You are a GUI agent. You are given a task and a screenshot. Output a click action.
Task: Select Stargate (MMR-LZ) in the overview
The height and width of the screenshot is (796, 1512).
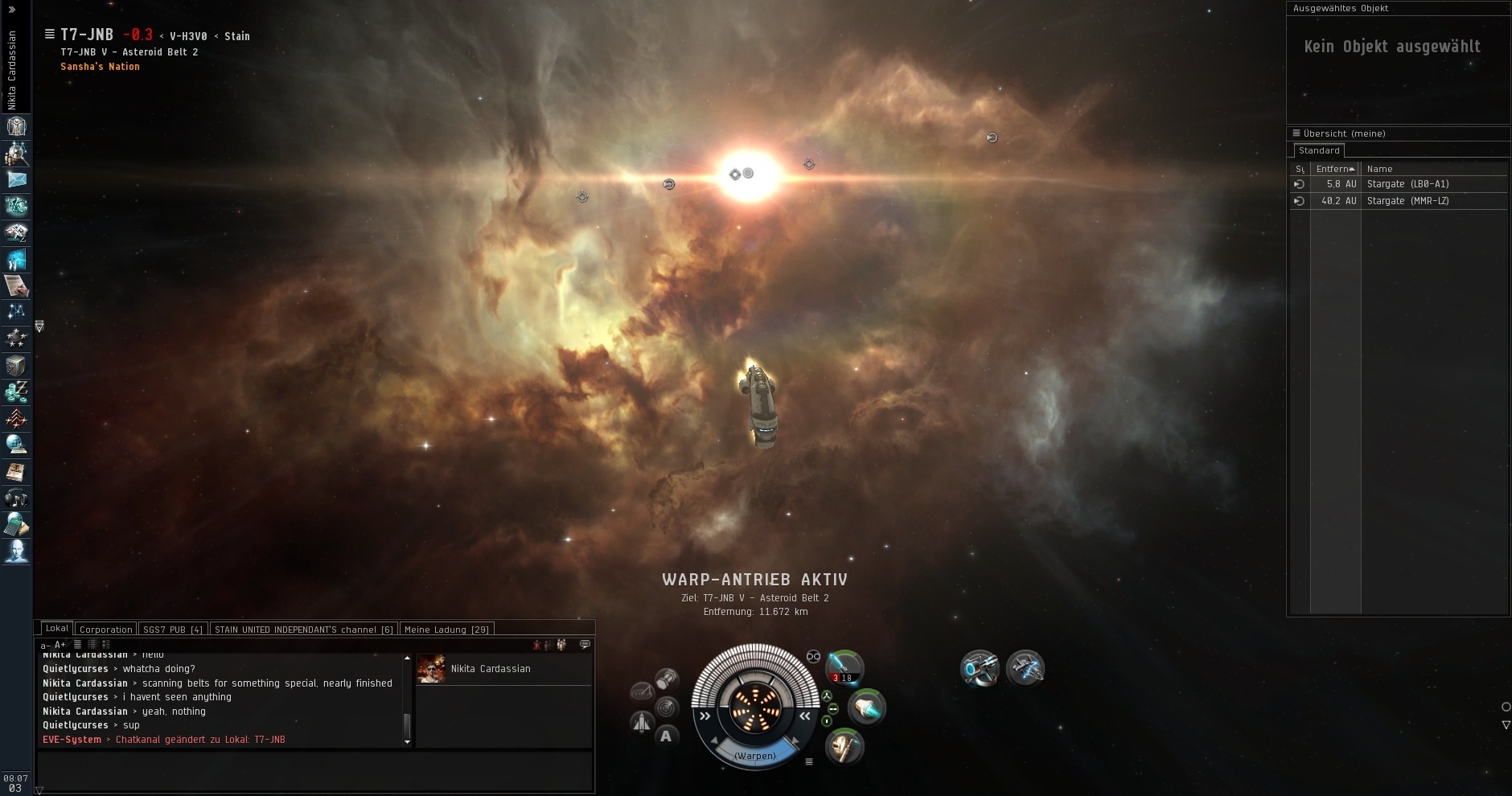[x=1407, y=201]
